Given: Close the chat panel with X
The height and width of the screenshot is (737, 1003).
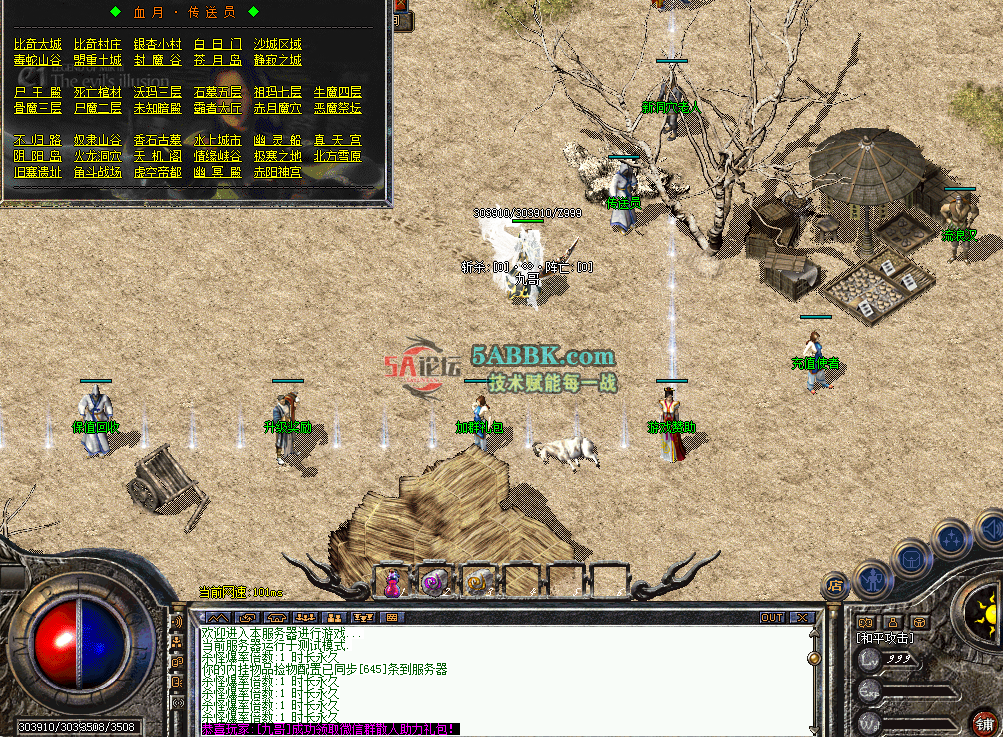Looking at the screenshot, I should (802, 618).
